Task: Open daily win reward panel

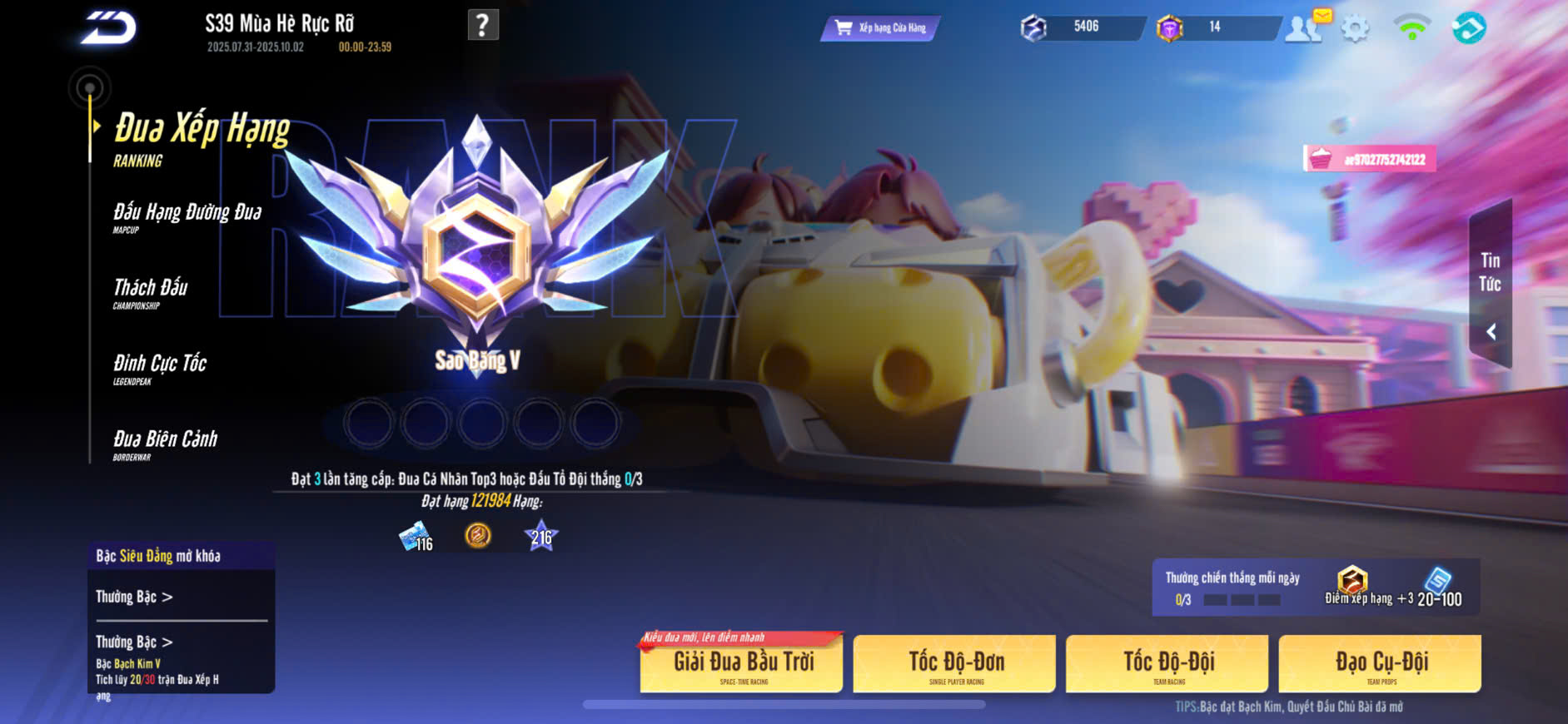Action: pyautogui.click(x=1315, y=588)
